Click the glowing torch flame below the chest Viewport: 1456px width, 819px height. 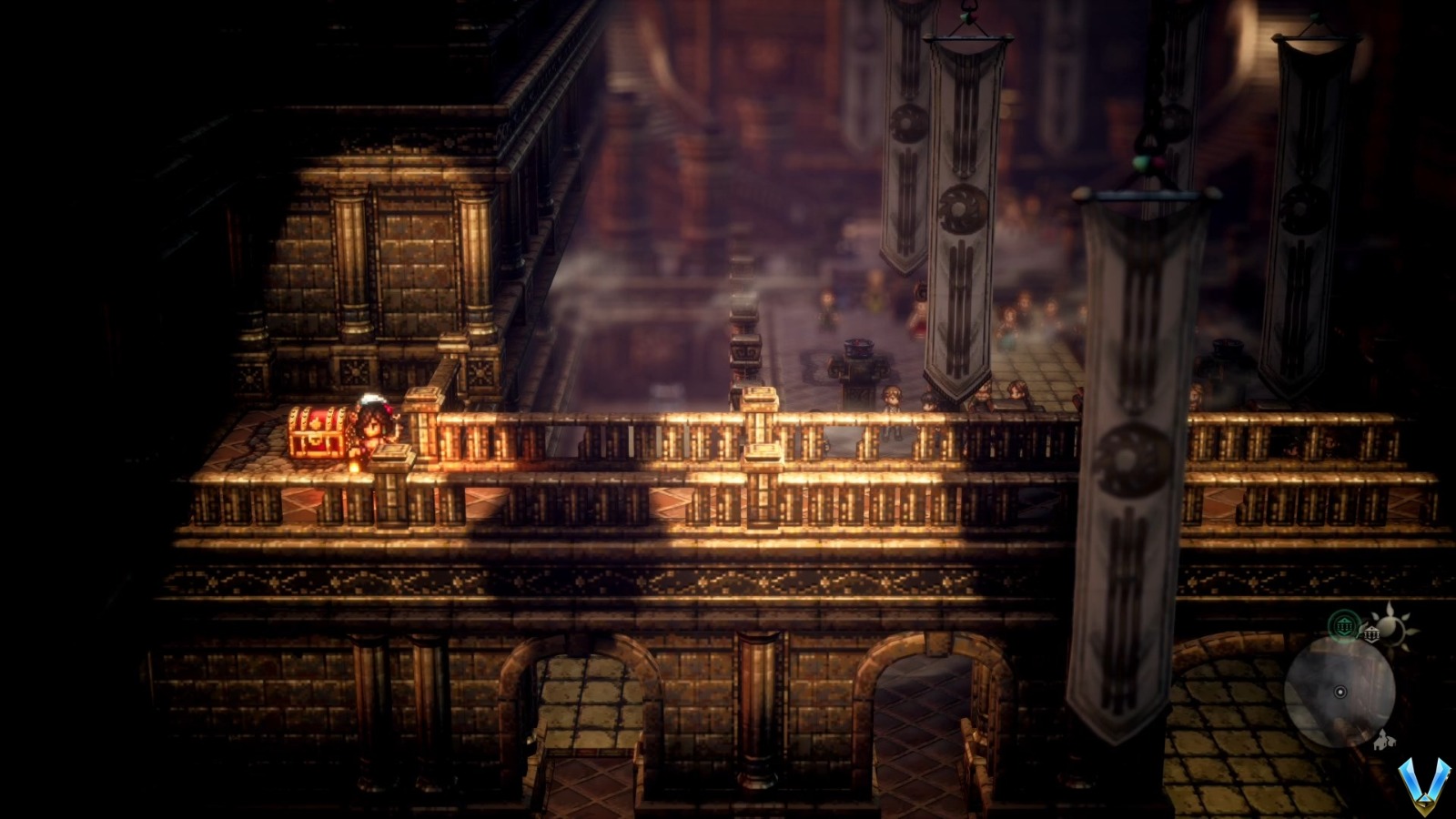[x=354, y=466]
